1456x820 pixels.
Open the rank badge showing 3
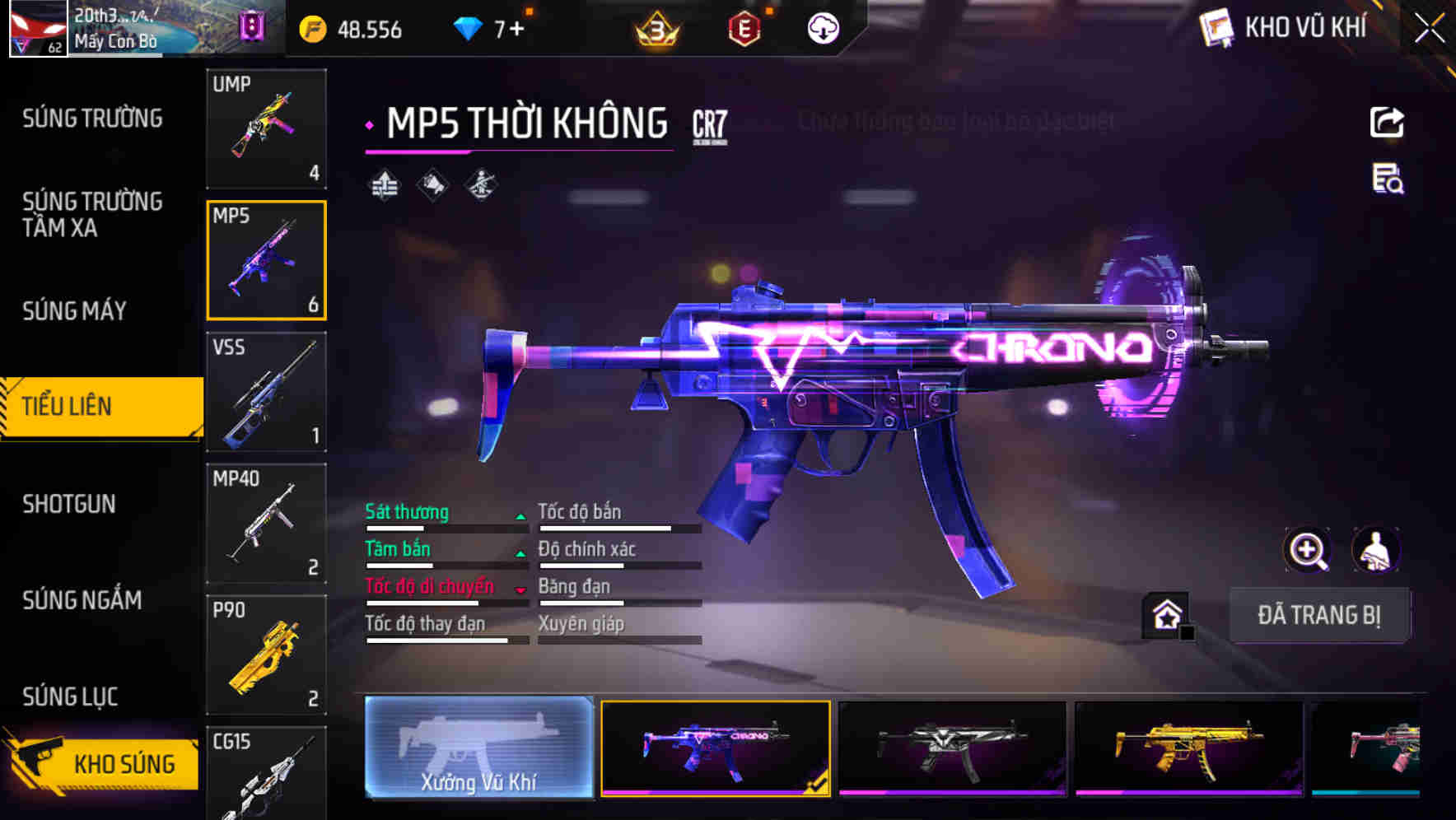653,27
